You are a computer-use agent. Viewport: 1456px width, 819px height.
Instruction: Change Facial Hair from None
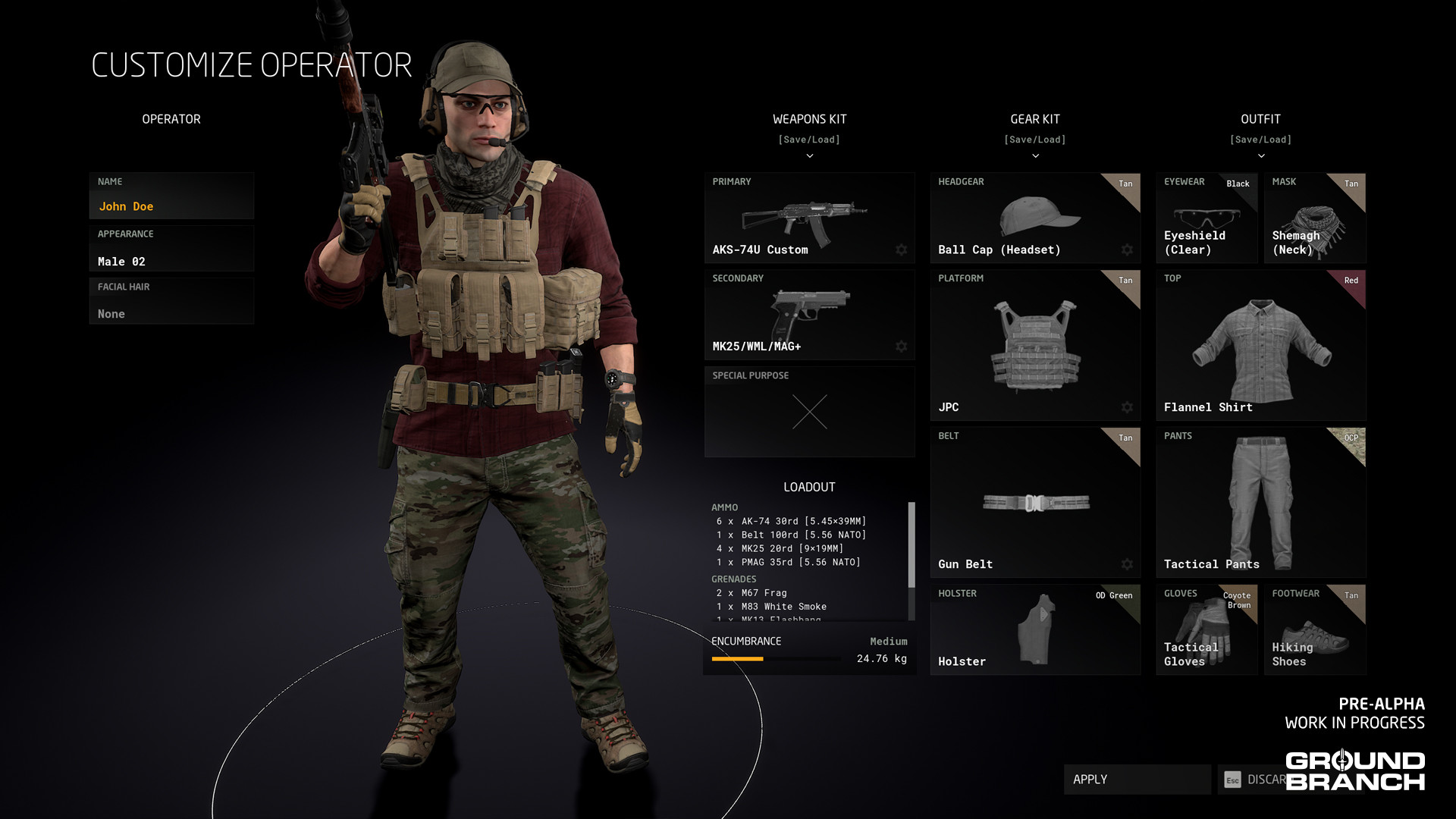(171, 313)
